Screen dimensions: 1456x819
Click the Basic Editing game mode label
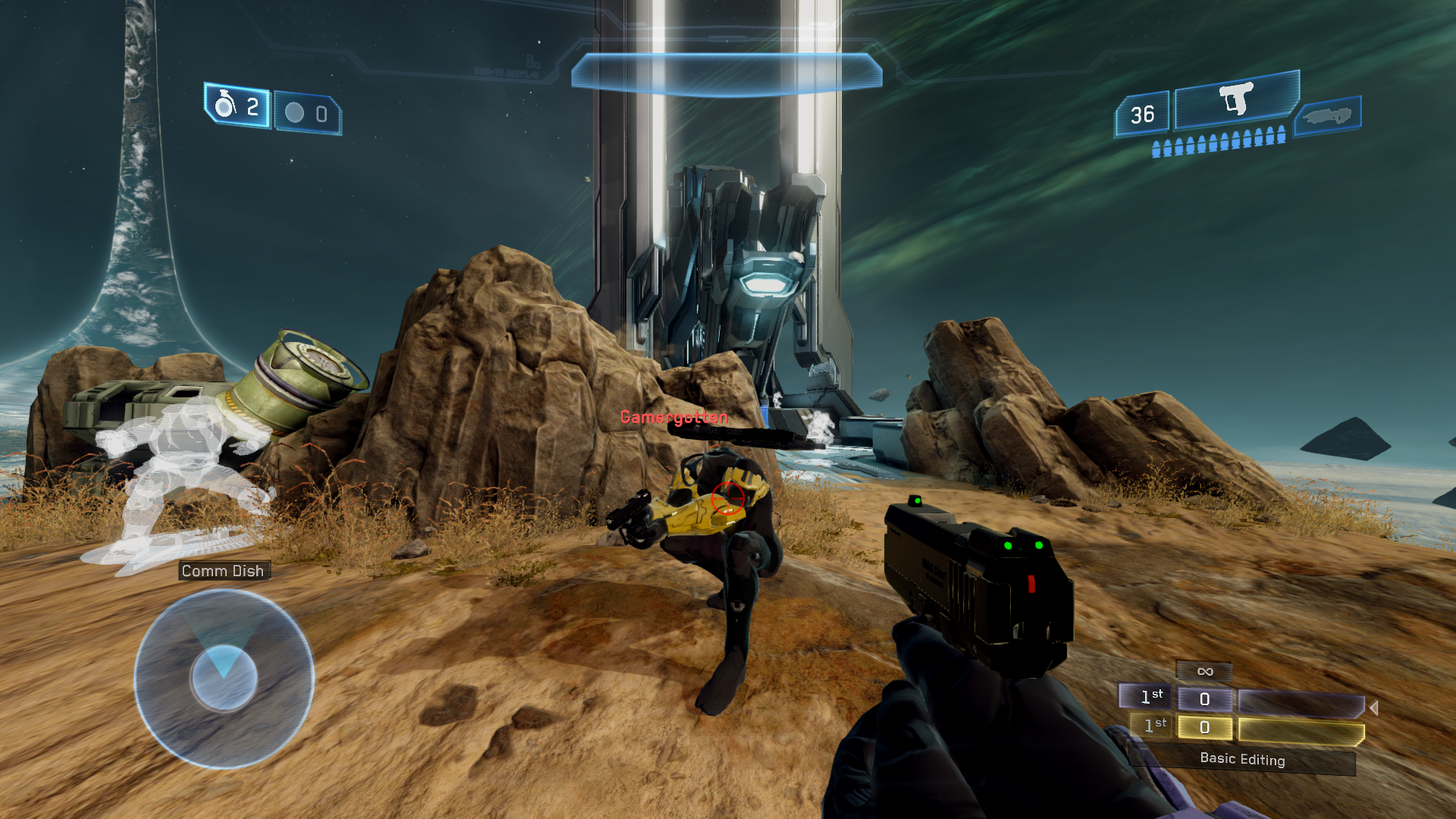click(1242, 759)
